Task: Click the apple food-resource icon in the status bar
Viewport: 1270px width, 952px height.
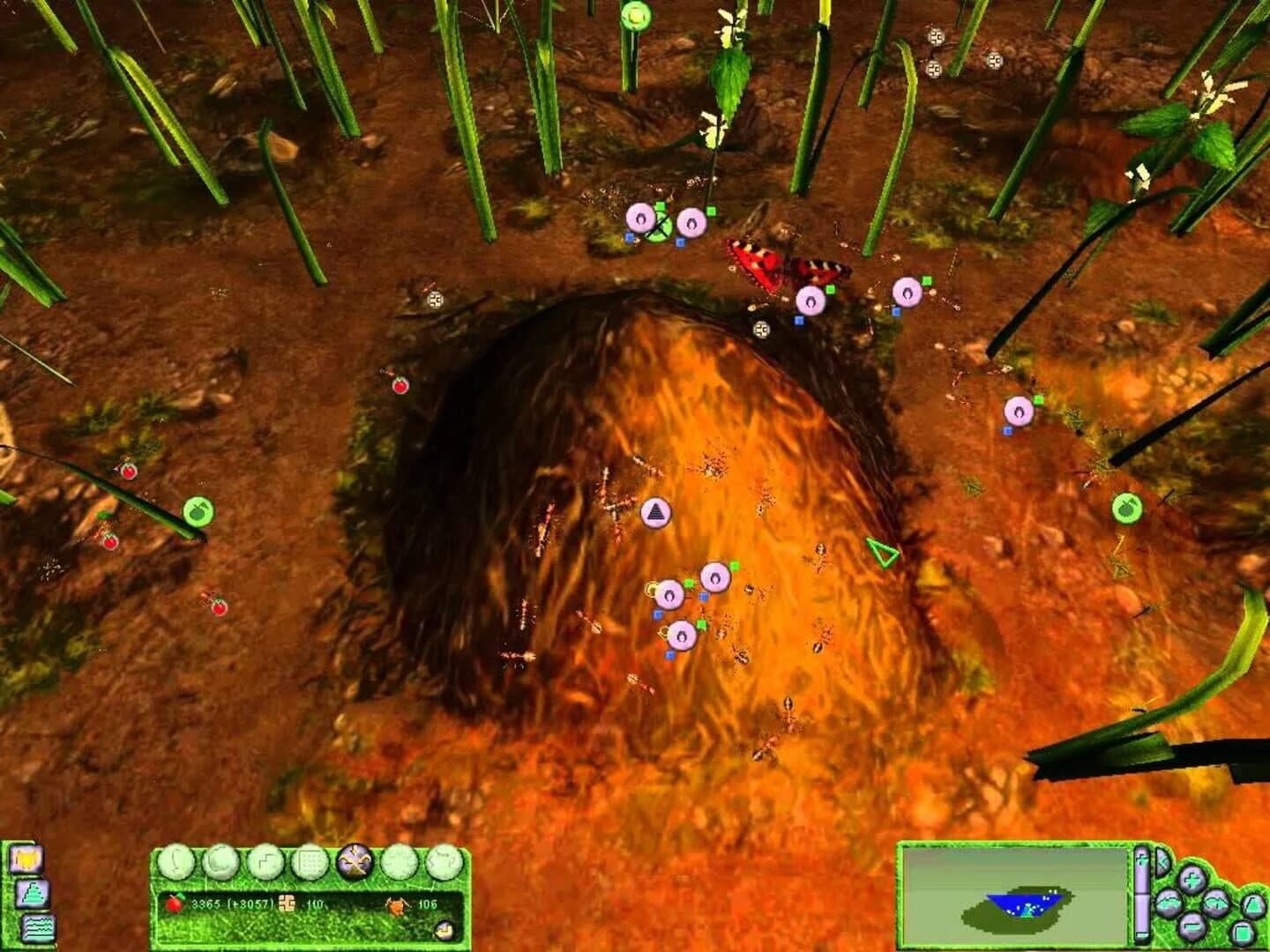Action: 175,903
